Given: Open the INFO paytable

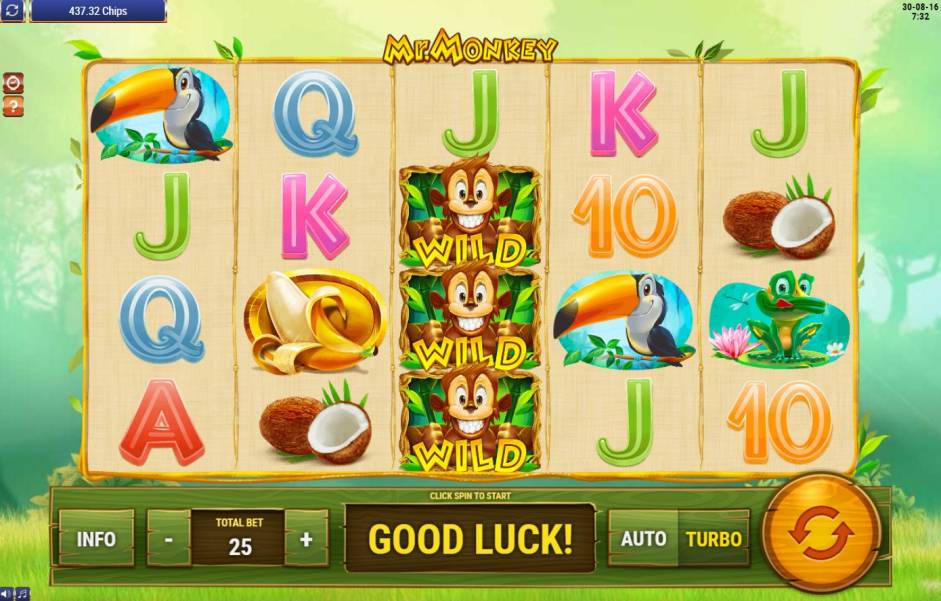Looking at the screenshot, I should pos(97,539).
